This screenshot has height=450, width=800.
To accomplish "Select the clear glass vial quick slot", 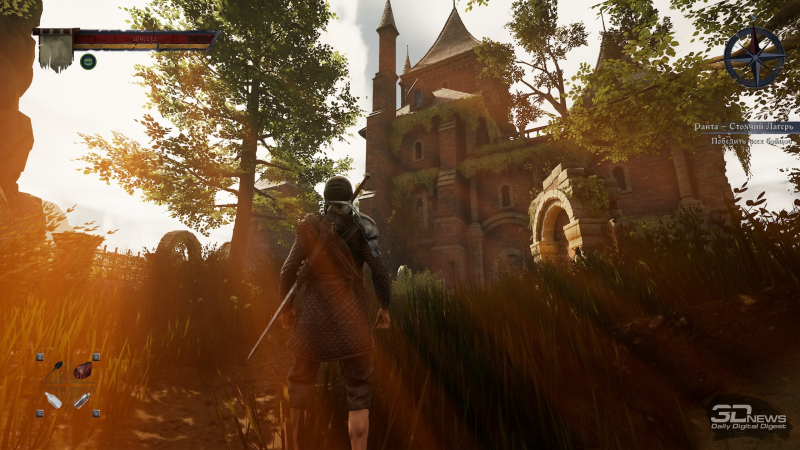I will point(82,400).
